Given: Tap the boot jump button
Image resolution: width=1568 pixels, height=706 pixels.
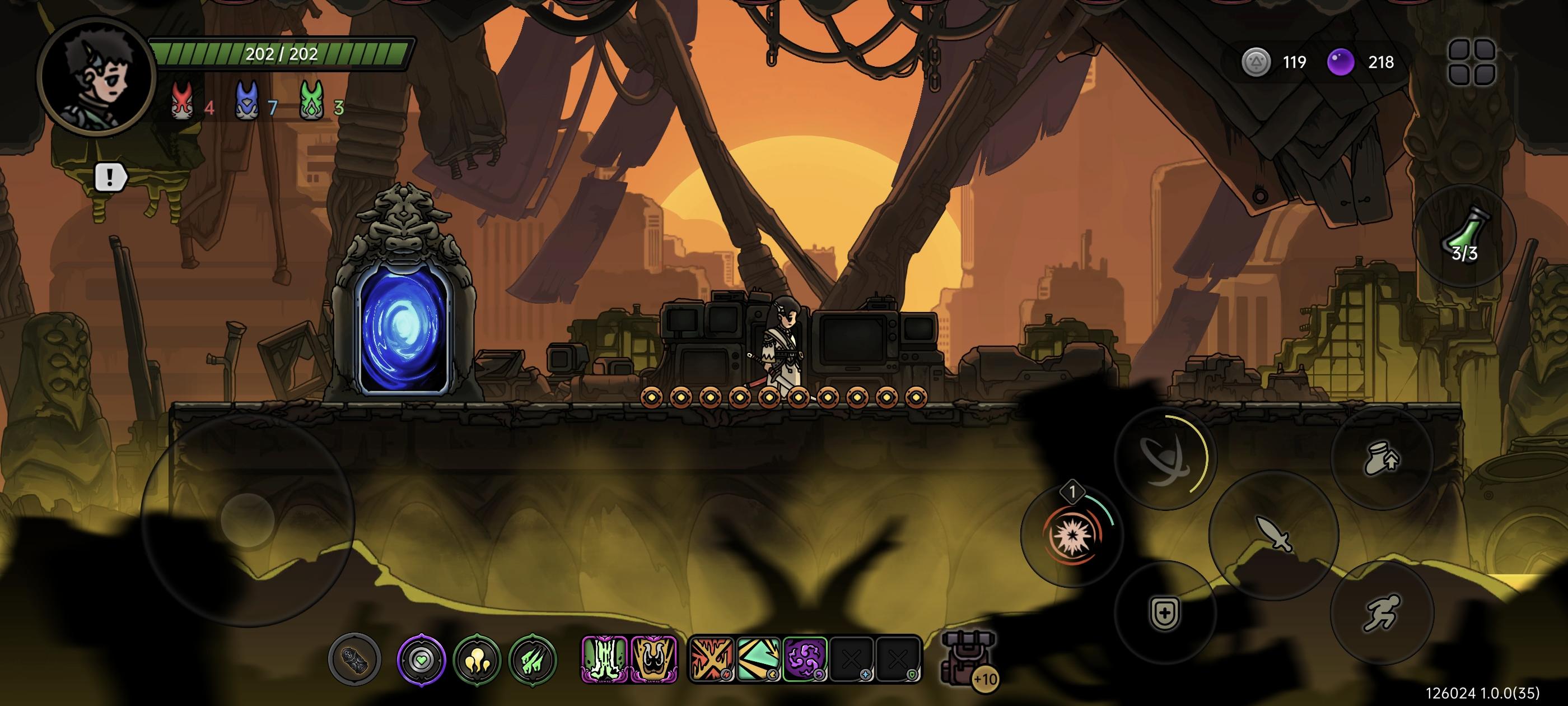Looking at the screenshot, I should [x=1382, y=458].
